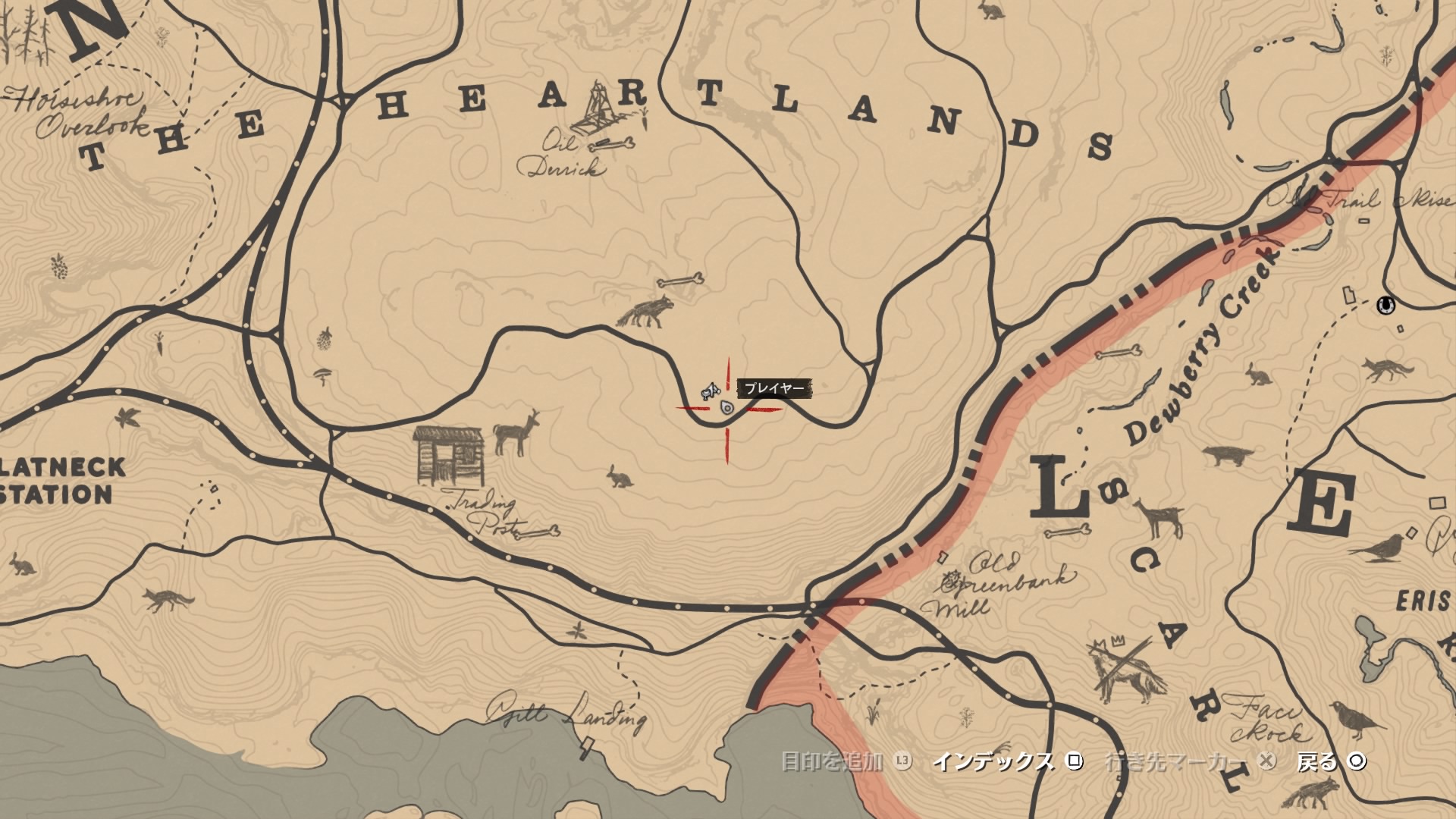Screen dimensions: 1456x819
Task: Click the プレイヤー name label tooltip
Action: click(775, 387)
